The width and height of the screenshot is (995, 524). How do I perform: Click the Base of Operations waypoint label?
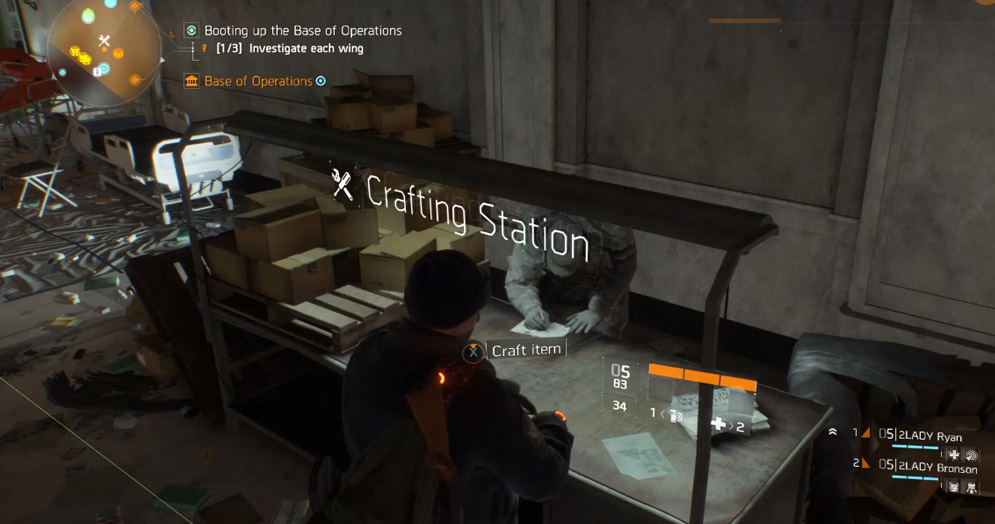tap(258, 81)
